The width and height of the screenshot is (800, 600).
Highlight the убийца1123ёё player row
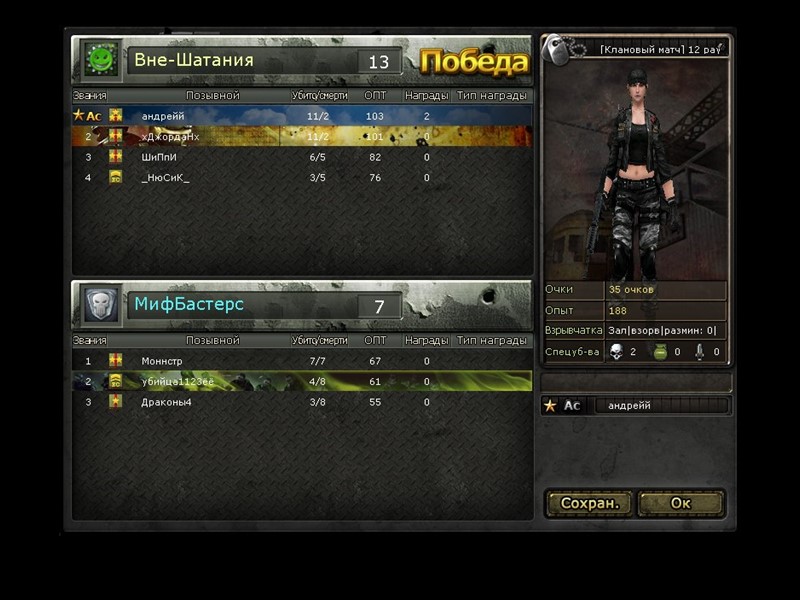(300, 381)
